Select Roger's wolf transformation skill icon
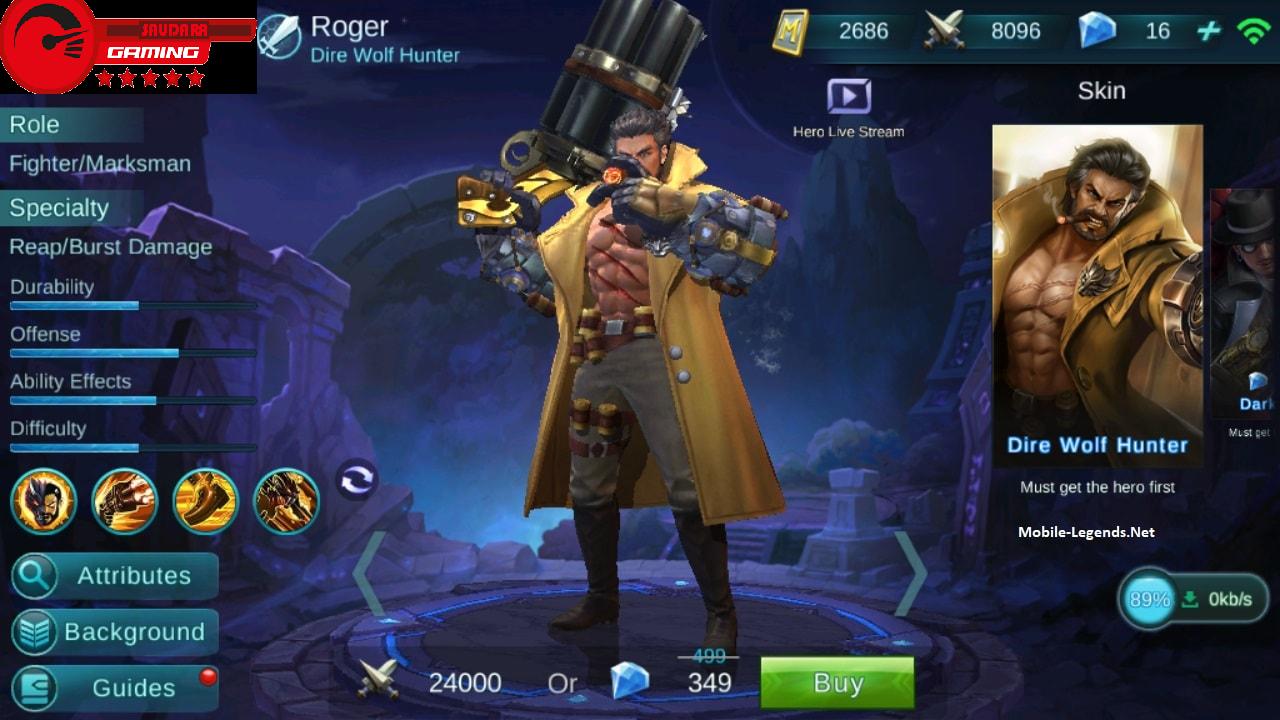 pyautogui.click(x=44, y=502)
